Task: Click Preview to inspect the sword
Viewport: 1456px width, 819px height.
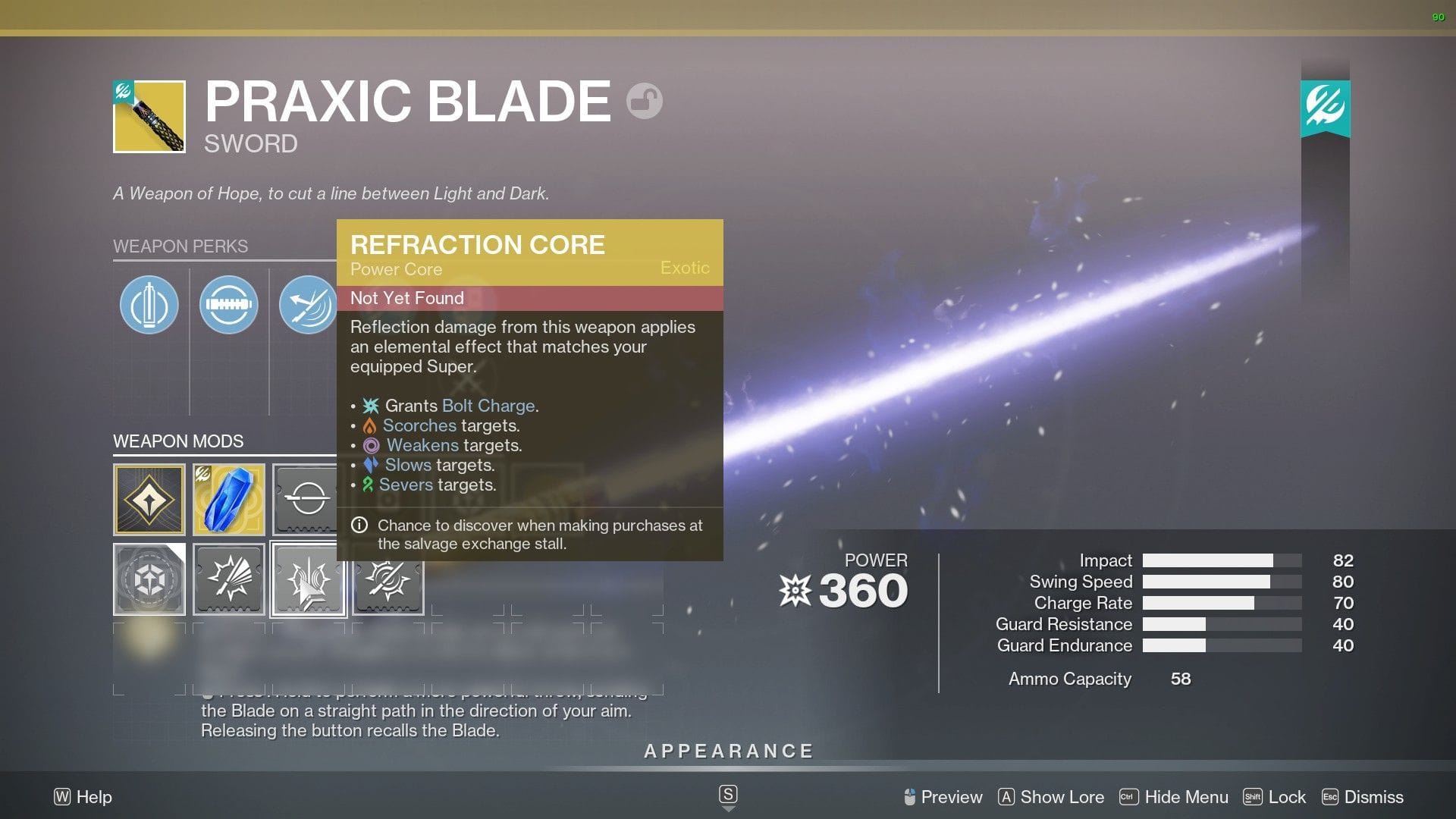Action: (x=949, y=797)
